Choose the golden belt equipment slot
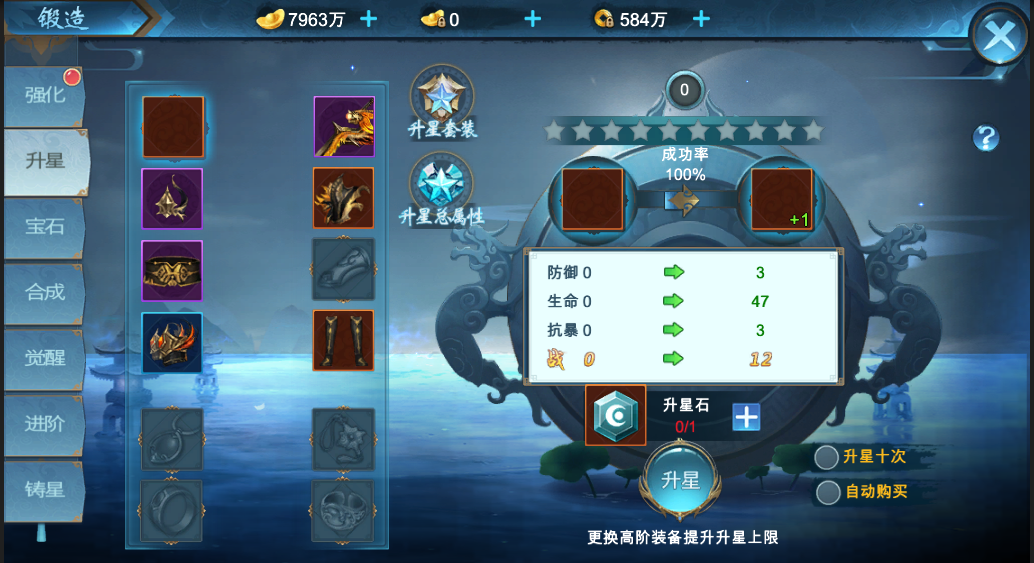Screen dimensions: 1034x563 coord(172,270)
